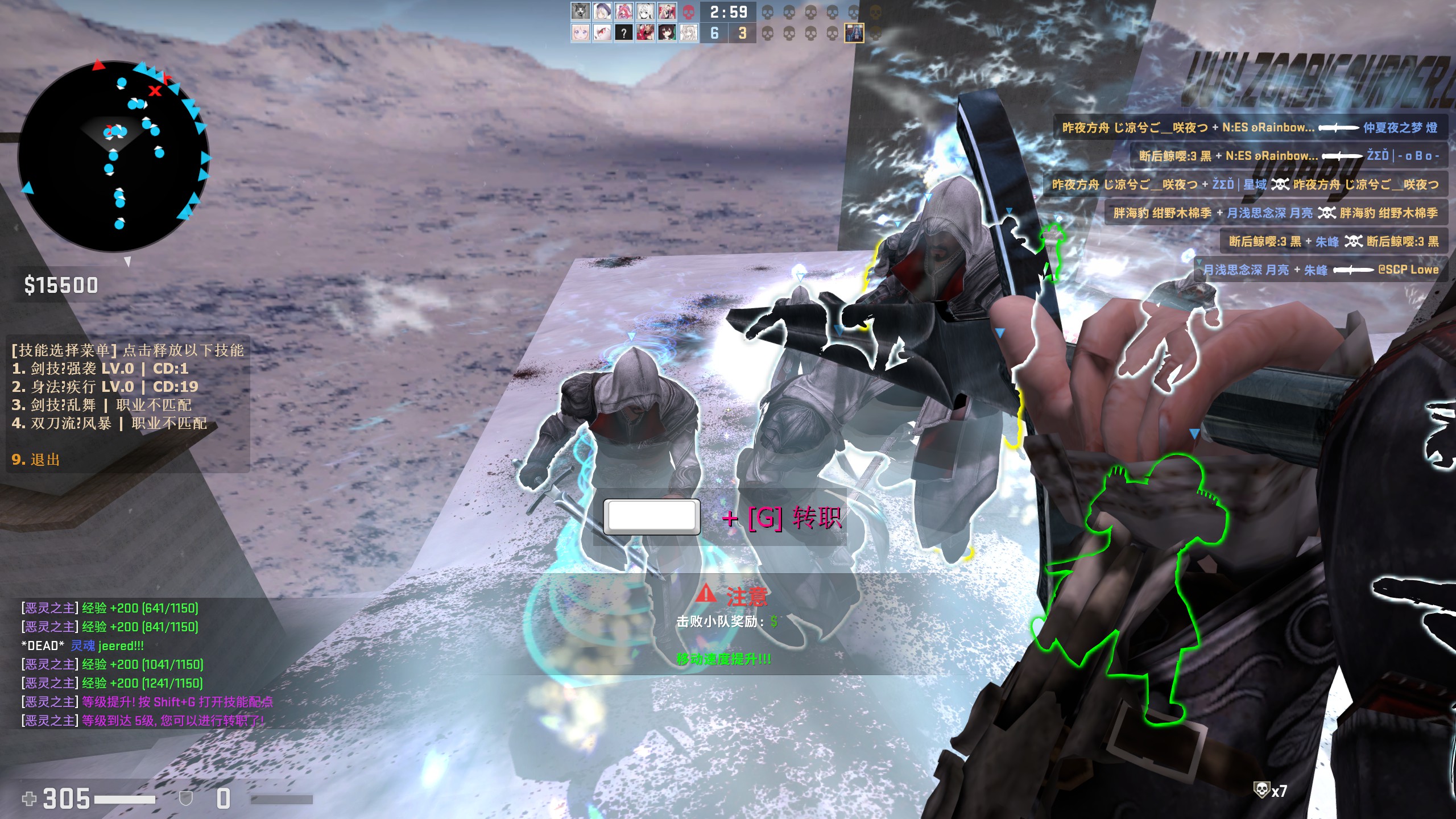The width and height of the screenshot is (1456, 819).
Task: Choose skill 4 双刀流!风暴
Action: click(109, 423)
